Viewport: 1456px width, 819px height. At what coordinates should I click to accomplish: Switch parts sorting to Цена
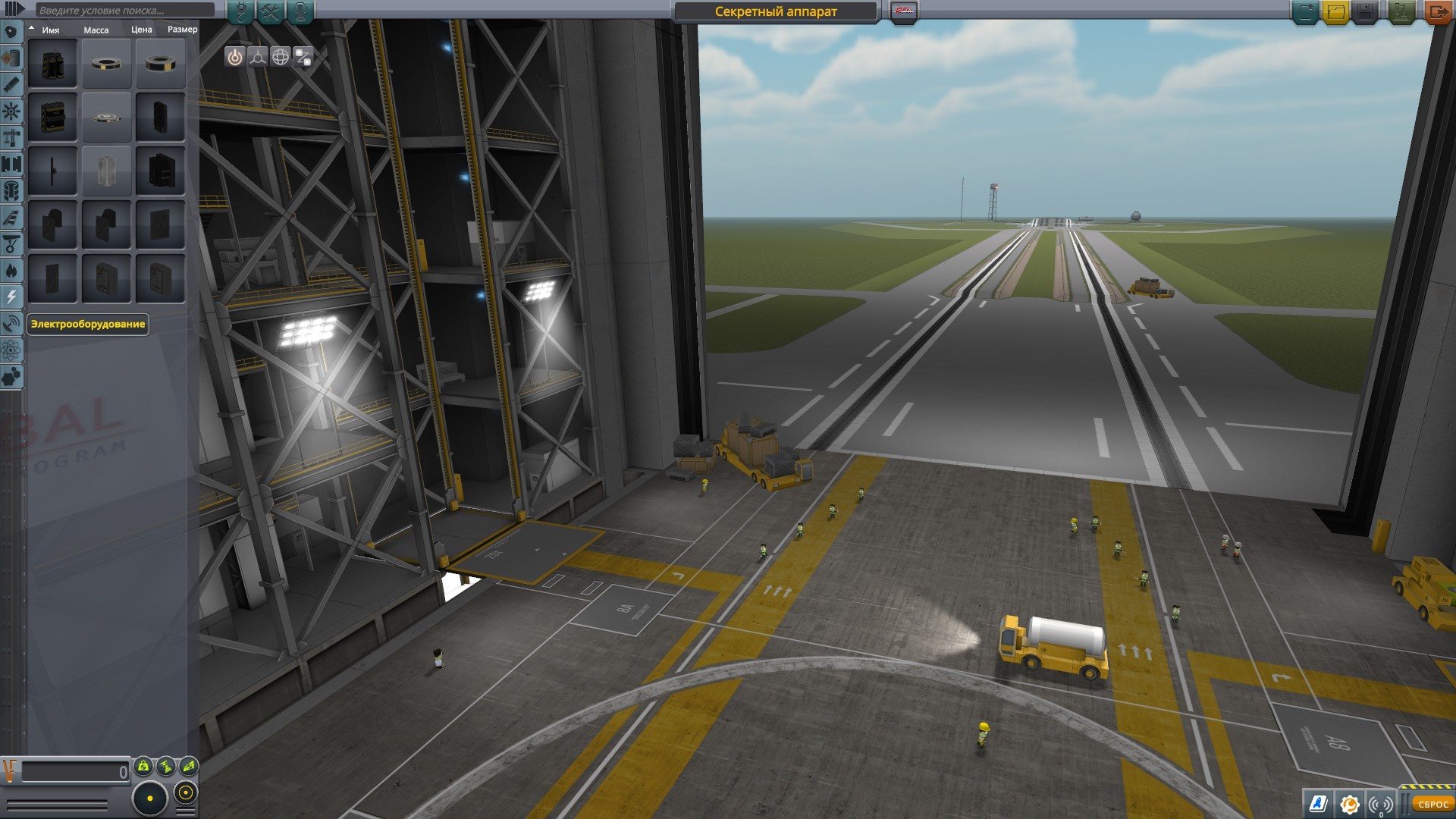click(143, 29)
